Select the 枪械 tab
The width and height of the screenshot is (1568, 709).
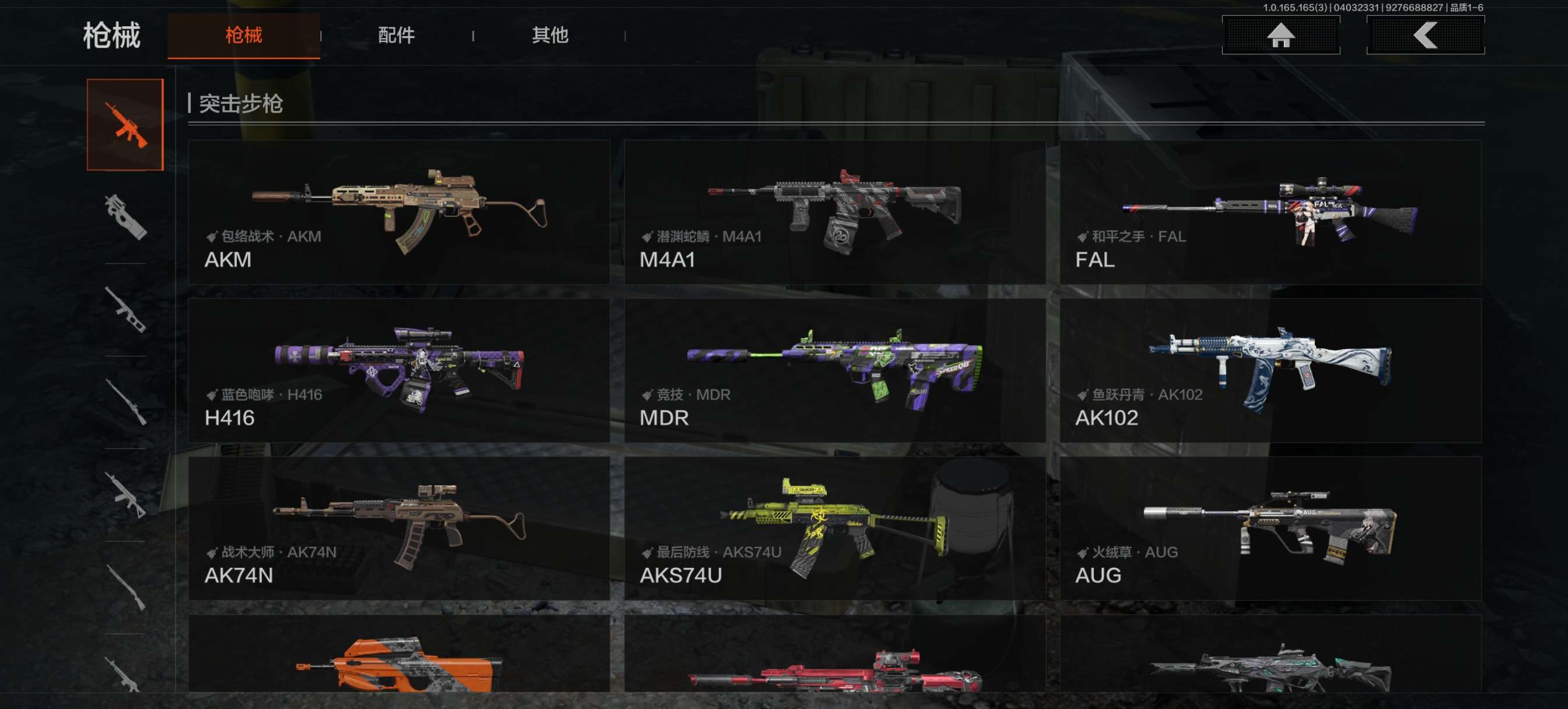pos(243,36)
